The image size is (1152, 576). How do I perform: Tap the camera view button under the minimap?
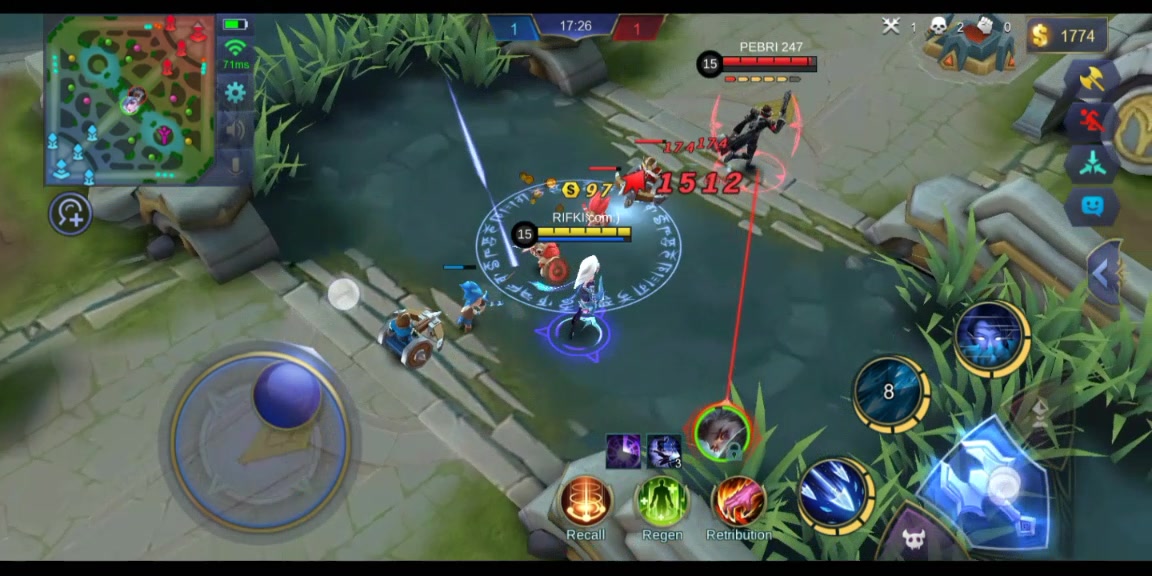71,213
